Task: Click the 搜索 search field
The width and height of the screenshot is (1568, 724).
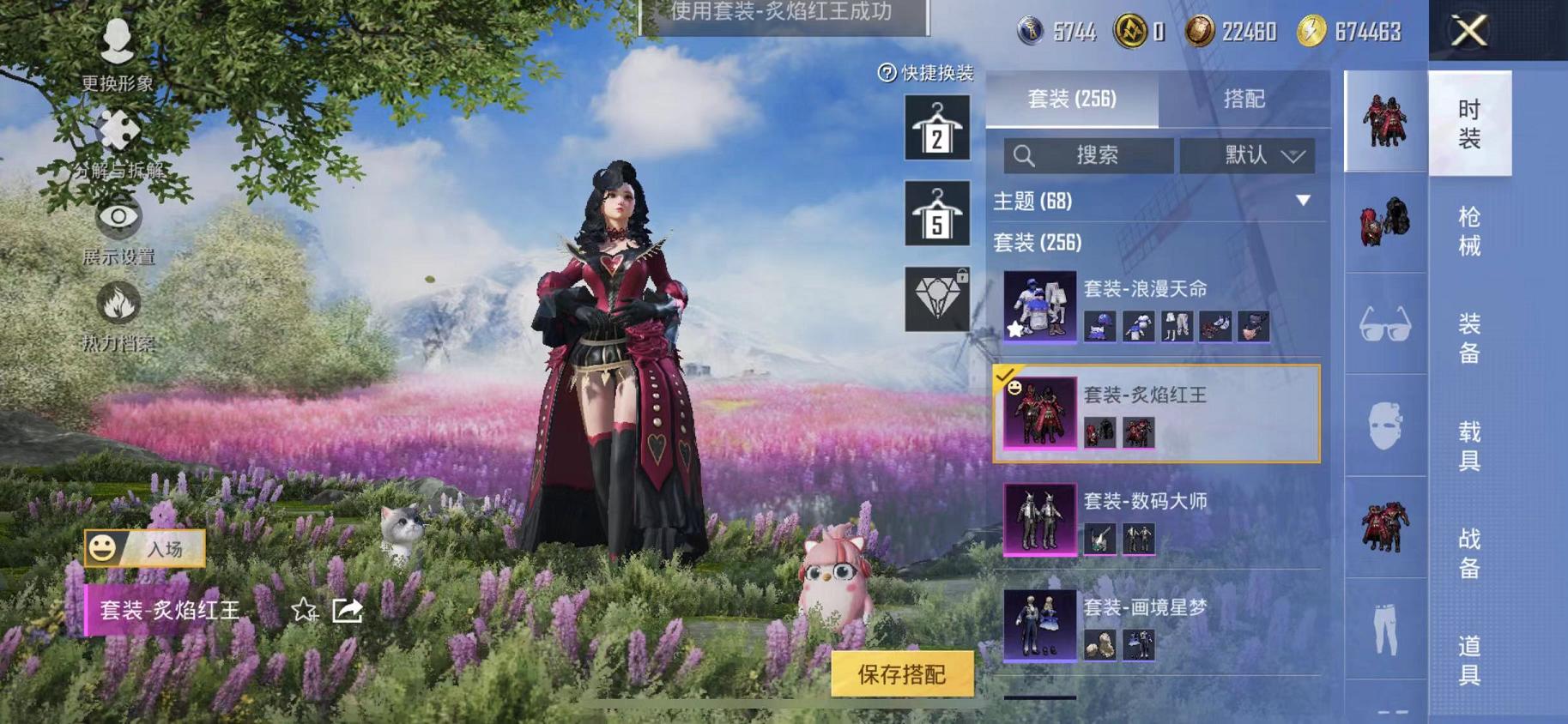Action: coord(1090,155)
